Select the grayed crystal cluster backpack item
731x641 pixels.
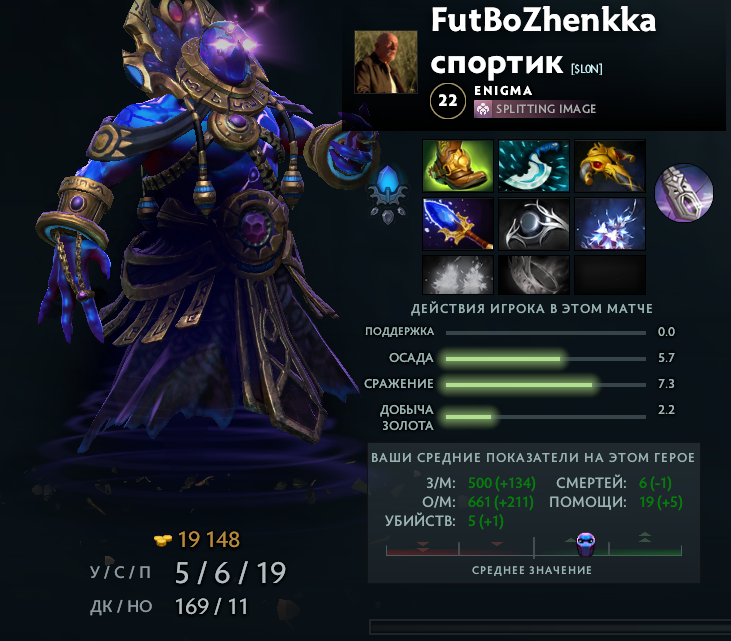pos(458,274)
